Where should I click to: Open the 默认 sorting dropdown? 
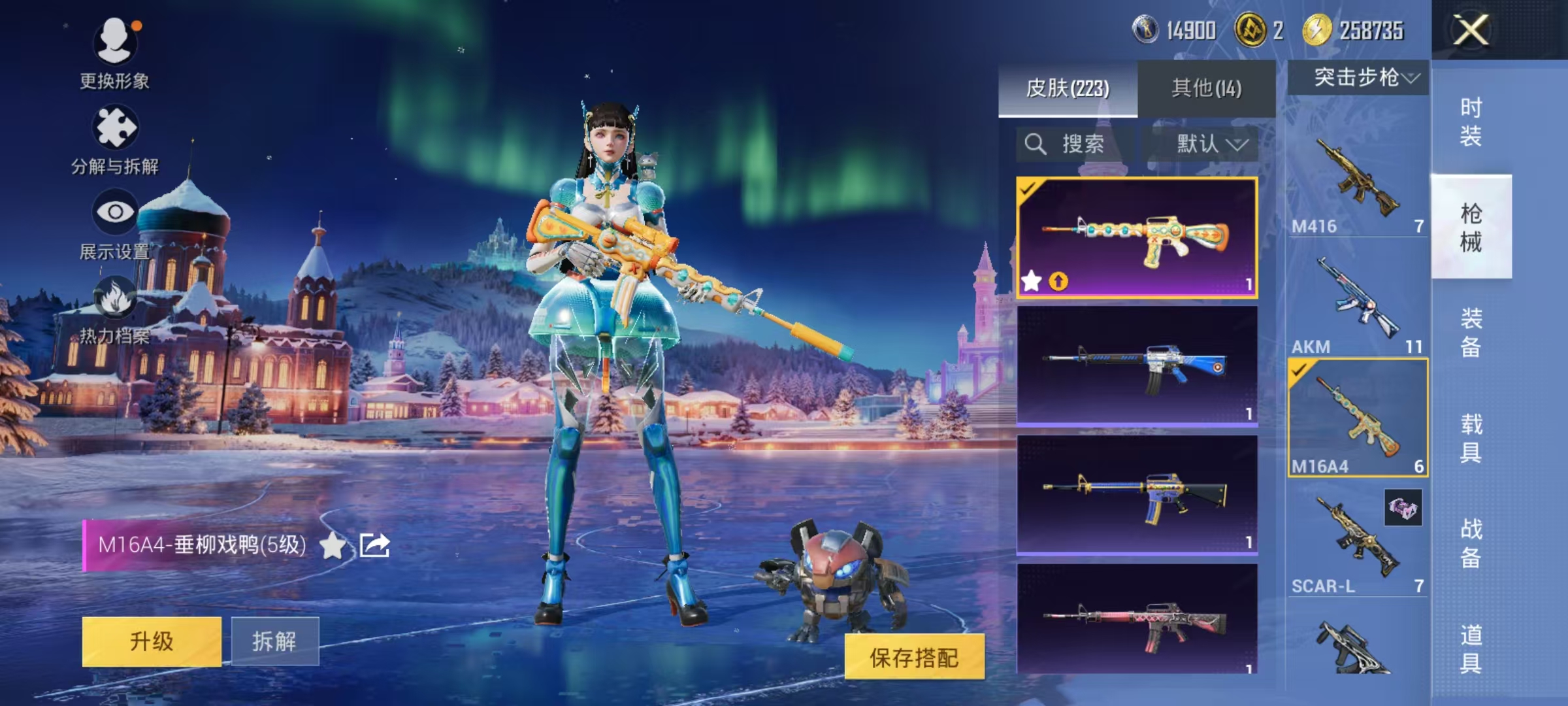tap(1211, 144)
